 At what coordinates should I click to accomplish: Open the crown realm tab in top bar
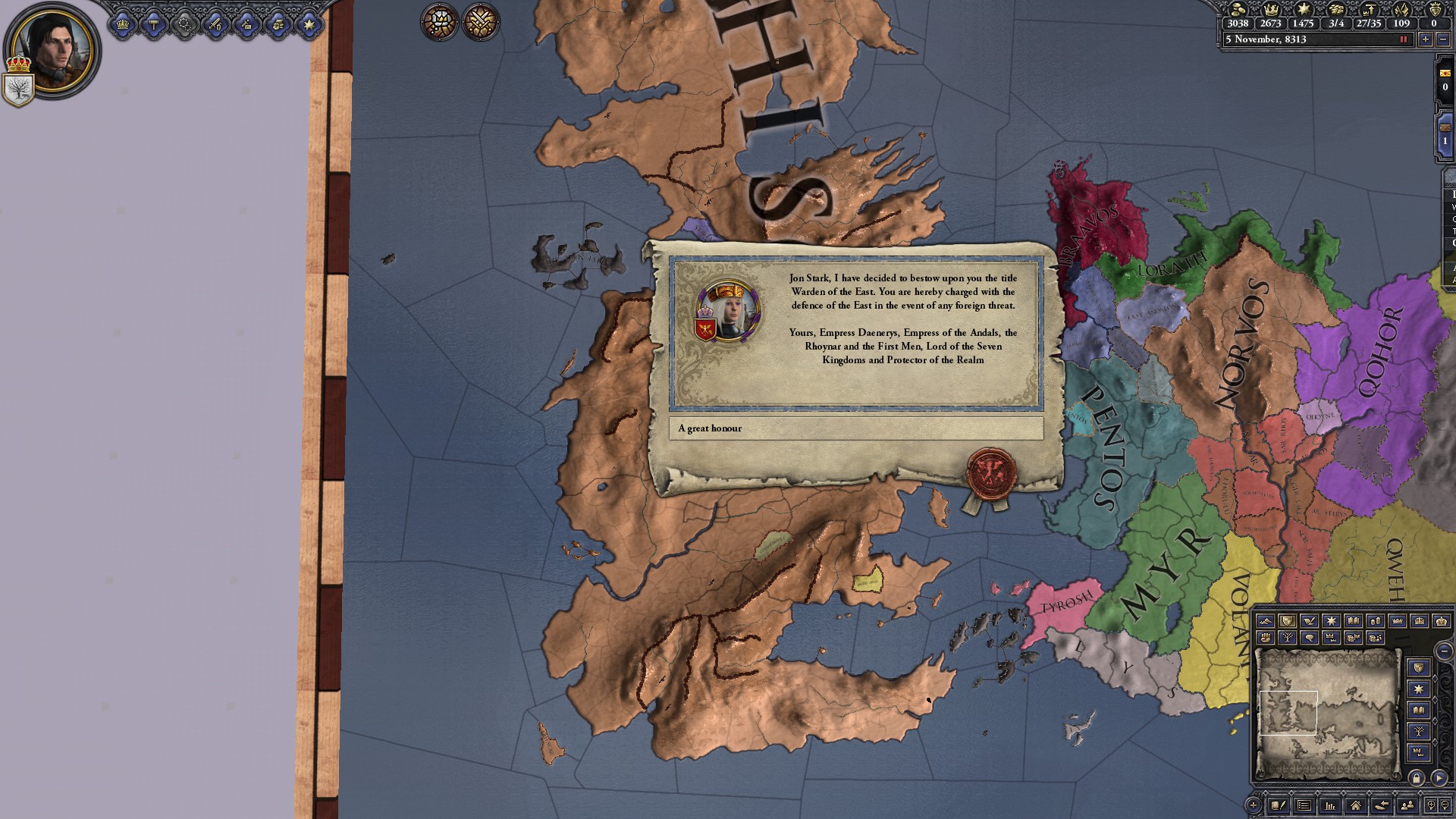click(x=123, y=24)
